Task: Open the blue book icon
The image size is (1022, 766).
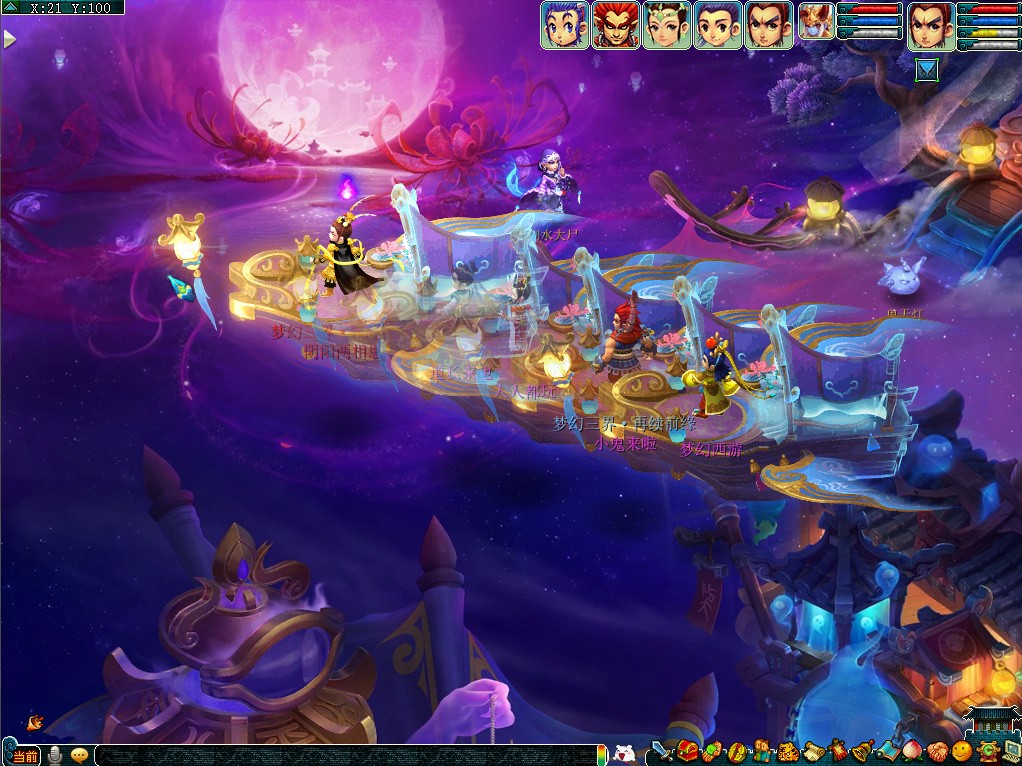Action: (x=887, y=751)
